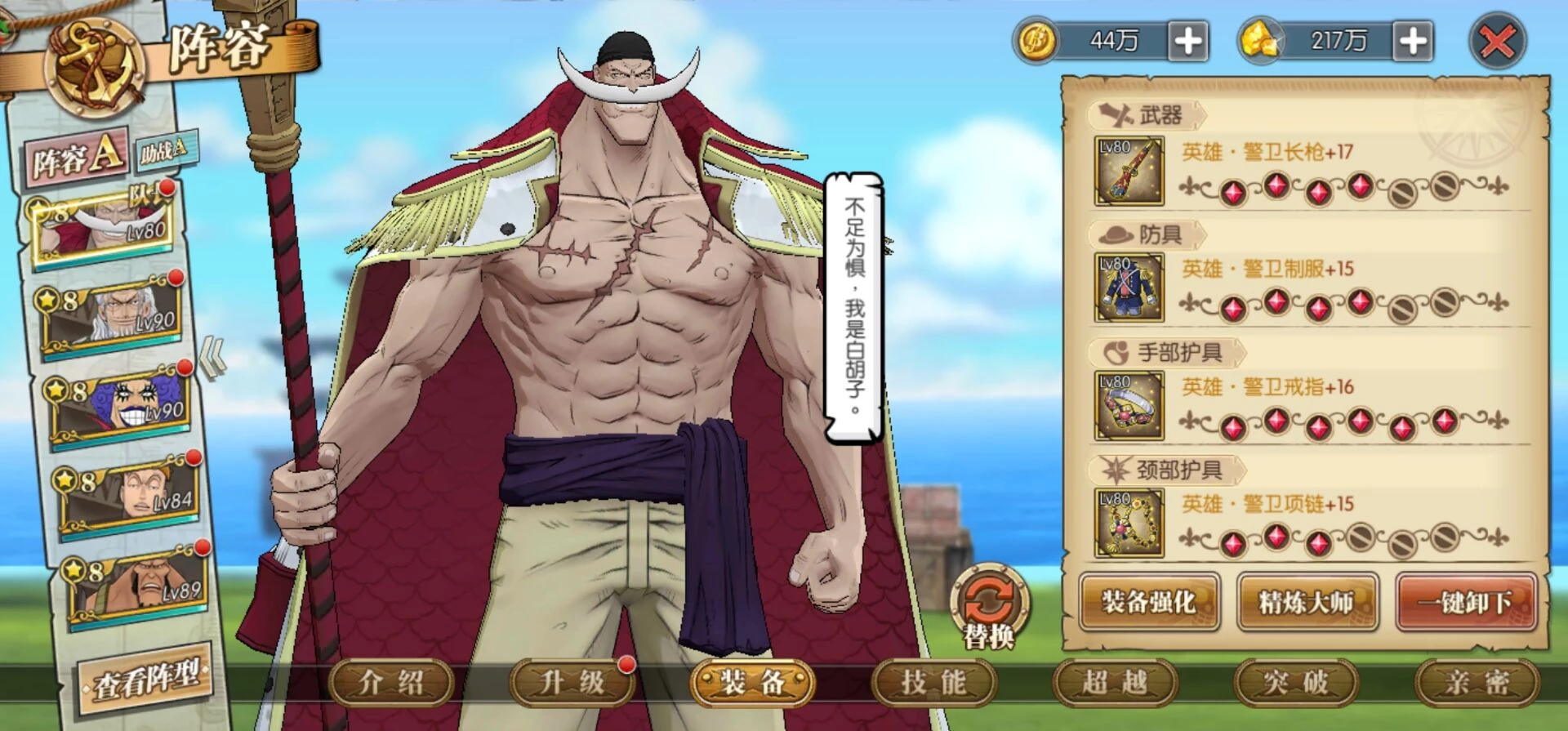This screenshot has height=731, width=1568.
Task: Open the 技能 skills tab
Action: click(933, 682)
